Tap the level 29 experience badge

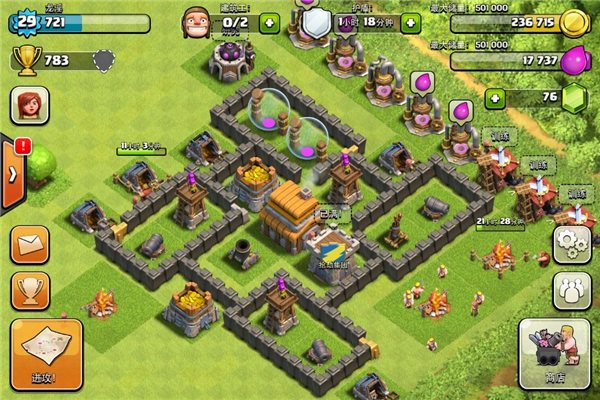point(23,21)
